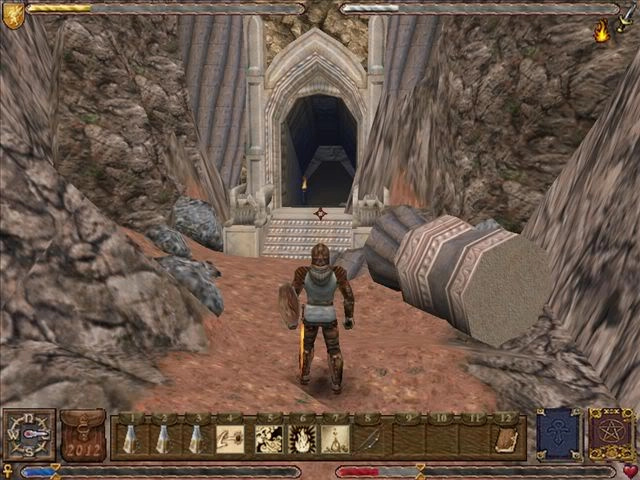Use the potion in belt slot 3

coord(197,438)
